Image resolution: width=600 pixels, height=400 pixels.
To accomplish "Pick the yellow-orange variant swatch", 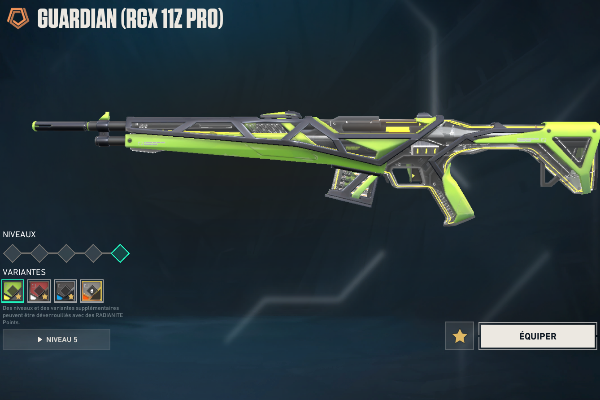I will (x=92, y=291).
